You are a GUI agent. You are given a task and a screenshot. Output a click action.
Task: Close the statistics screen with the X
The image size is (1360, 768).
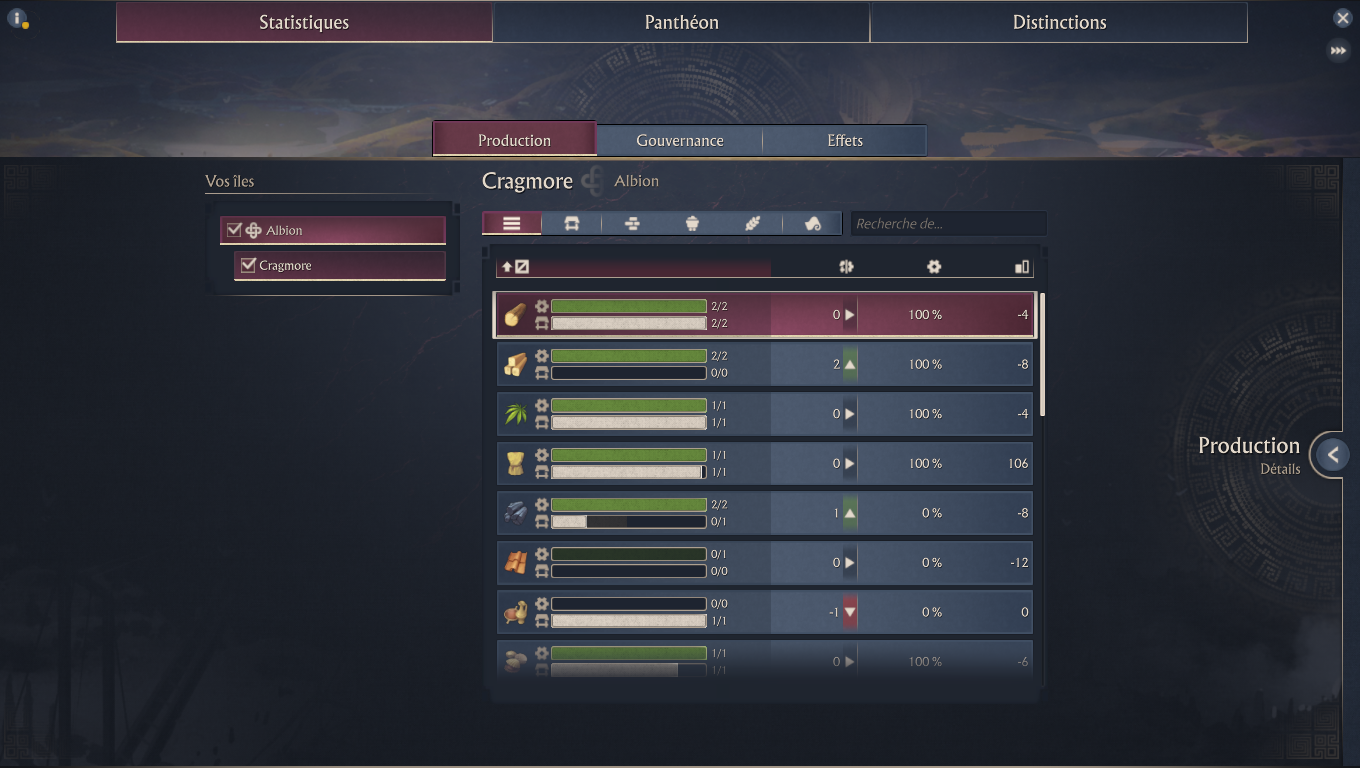[x=1342, y=18]
